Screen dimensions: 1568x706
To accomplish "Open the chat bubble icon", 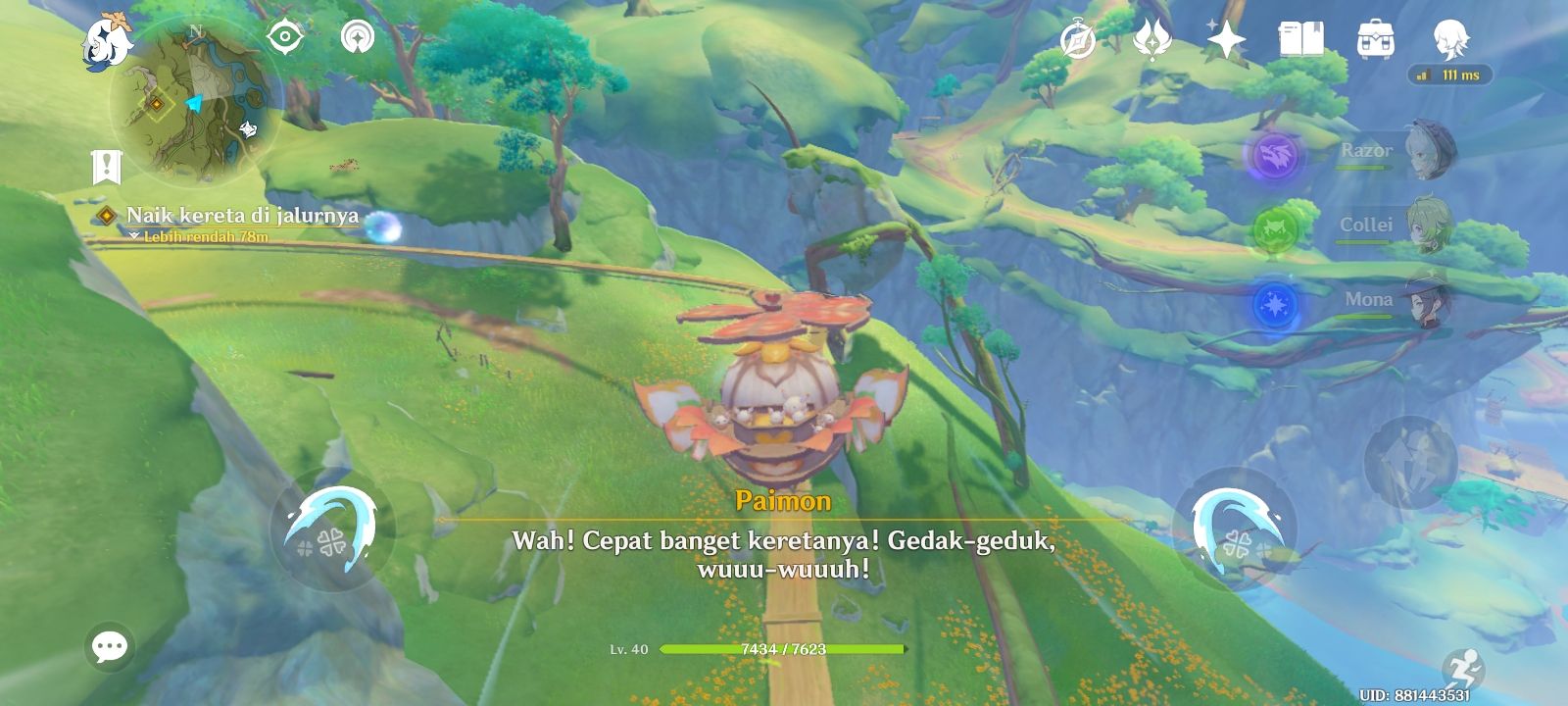I will point(108,645).
